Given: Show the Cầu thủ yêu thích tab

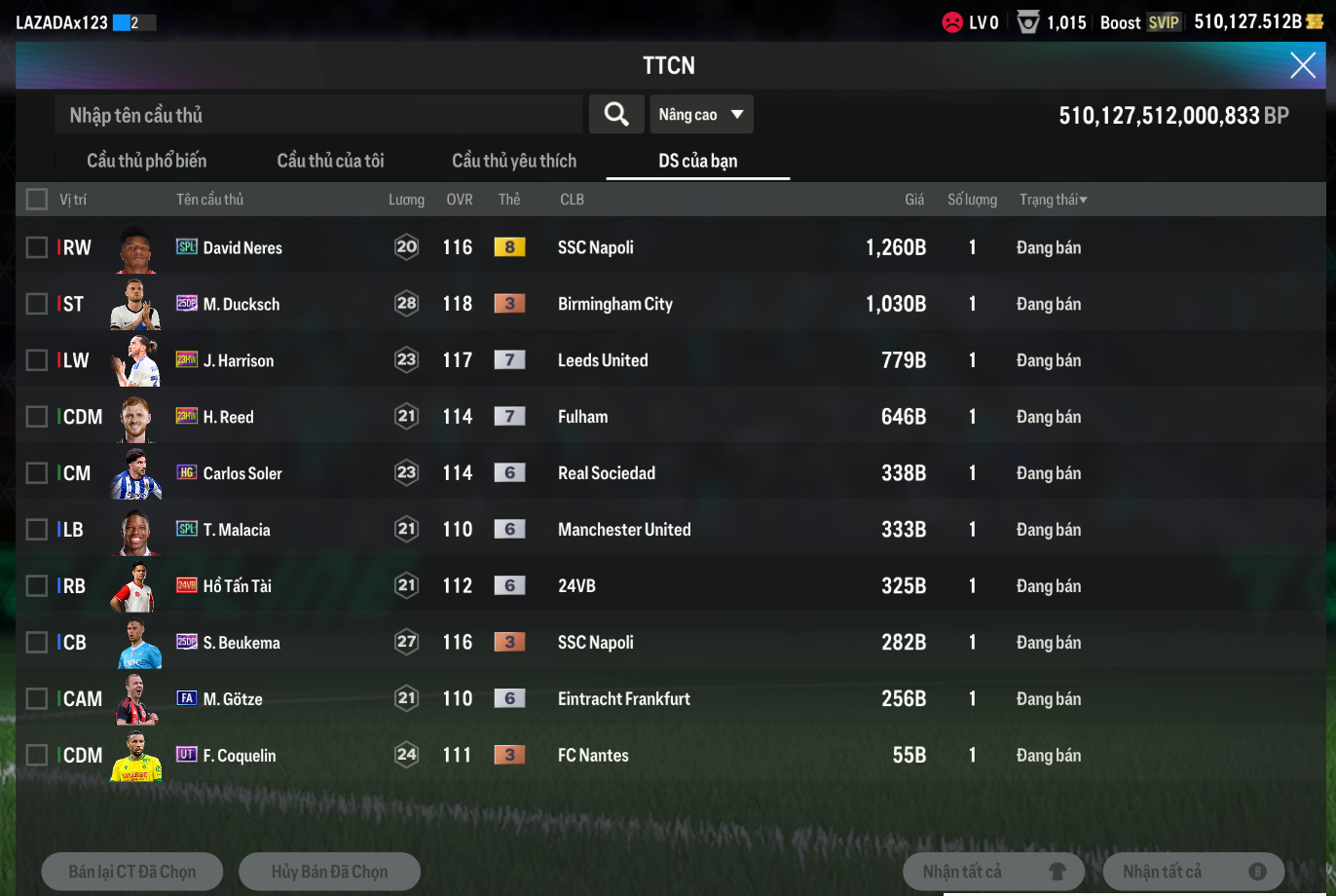Looking at the screenshot, I should pyautogui.click(x=514, y=161).
